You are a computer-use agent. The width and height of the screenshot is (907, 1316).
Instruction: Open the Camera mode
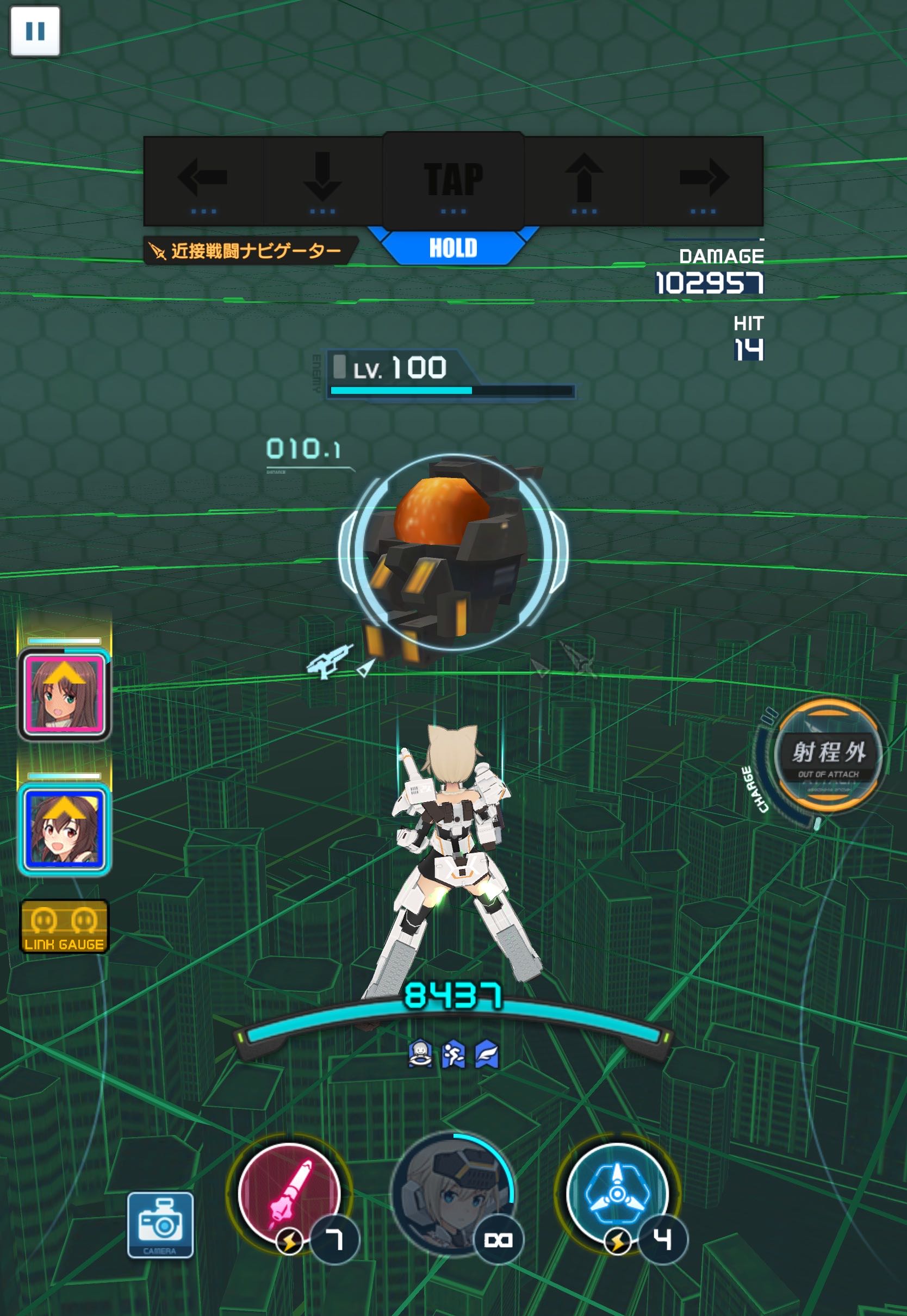160,1224
